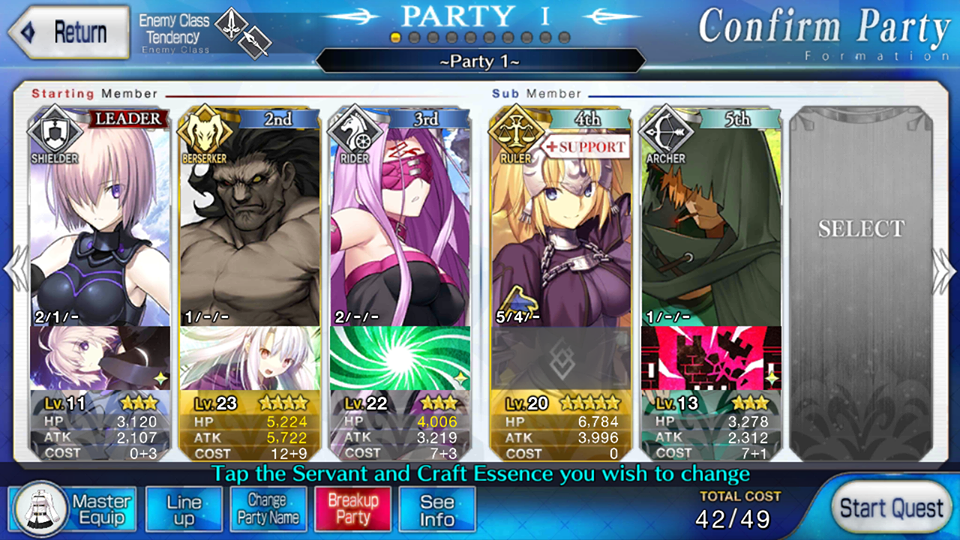960x540 pixels.
Task: Choose Change Party Name
Action: point(267,509)
